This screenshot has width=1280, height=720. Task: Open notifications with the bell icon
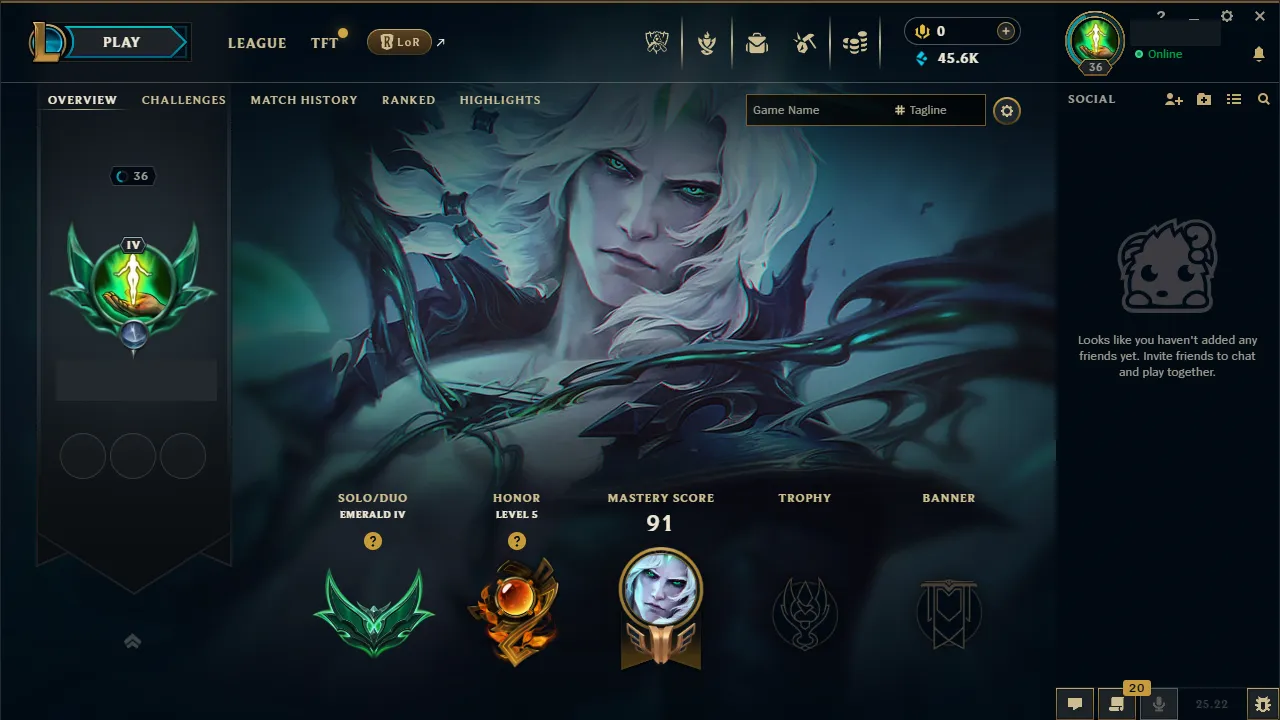[1259, 53]
